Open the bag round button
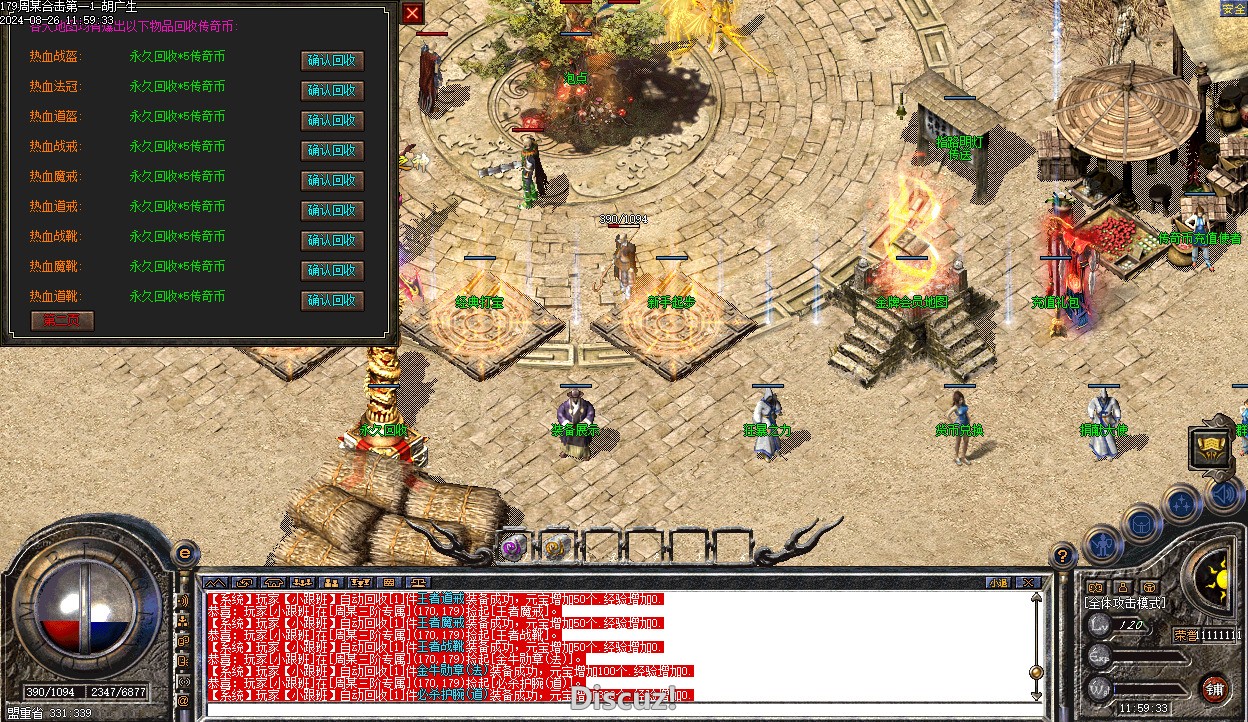The image size is (1248, 722). click(1141, 523)
